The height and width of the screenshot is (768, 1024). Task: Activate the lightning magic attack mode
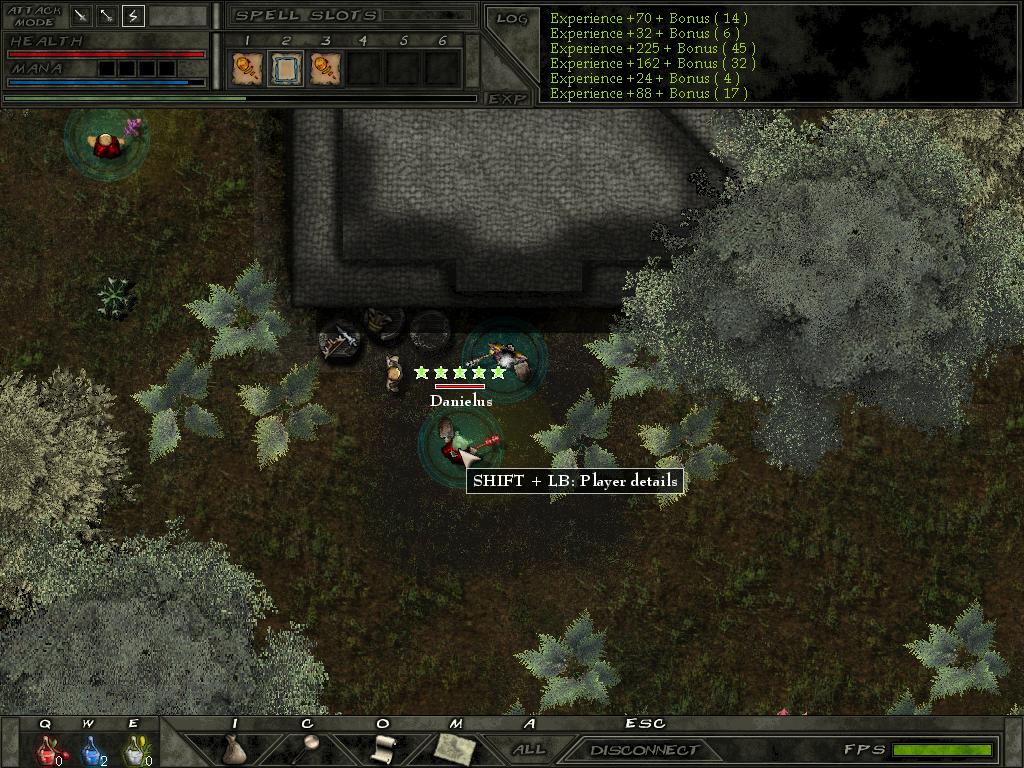point(133,16)
